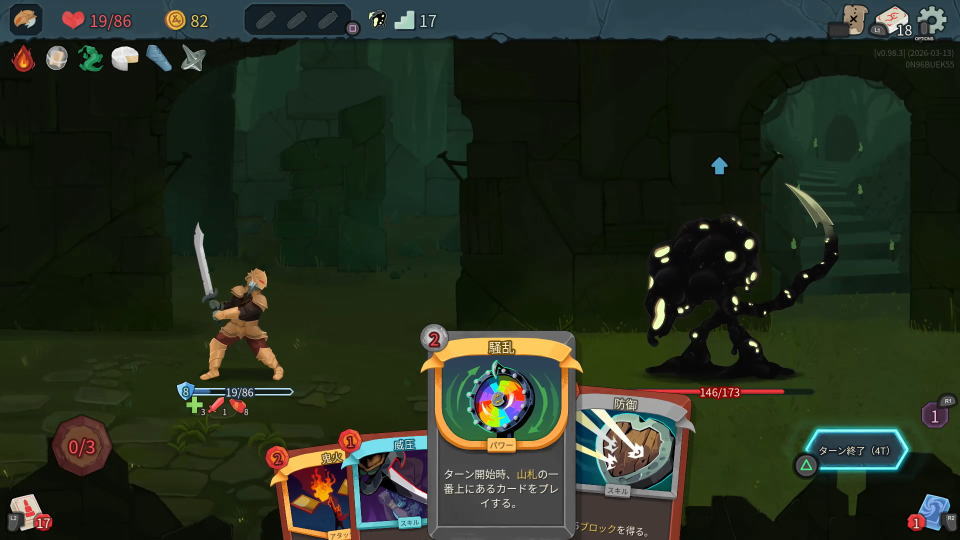Inspect the blue wrapped bandage relic

[159, 58]
